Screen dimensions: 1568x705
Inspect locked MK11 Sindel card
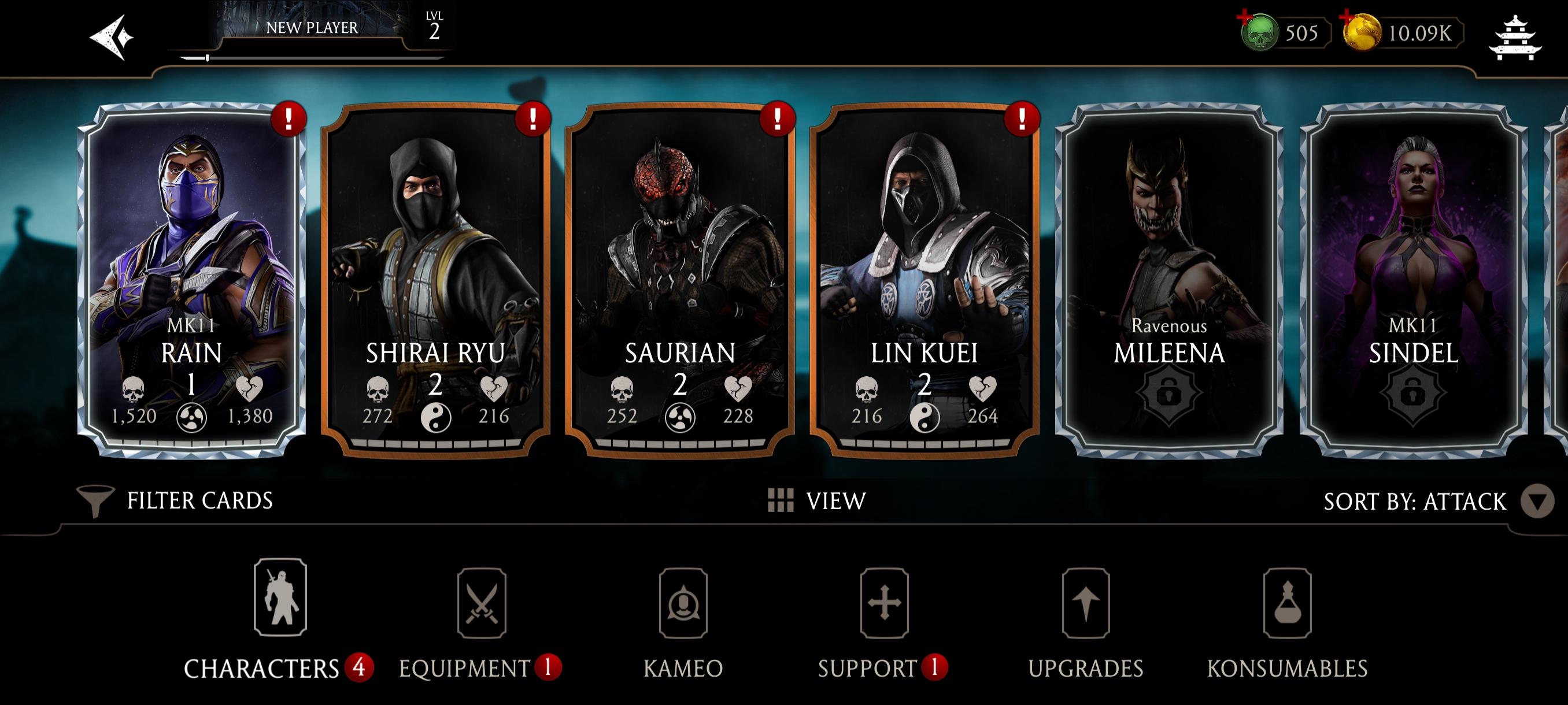pyautogui.click(x=1413, y=280)
